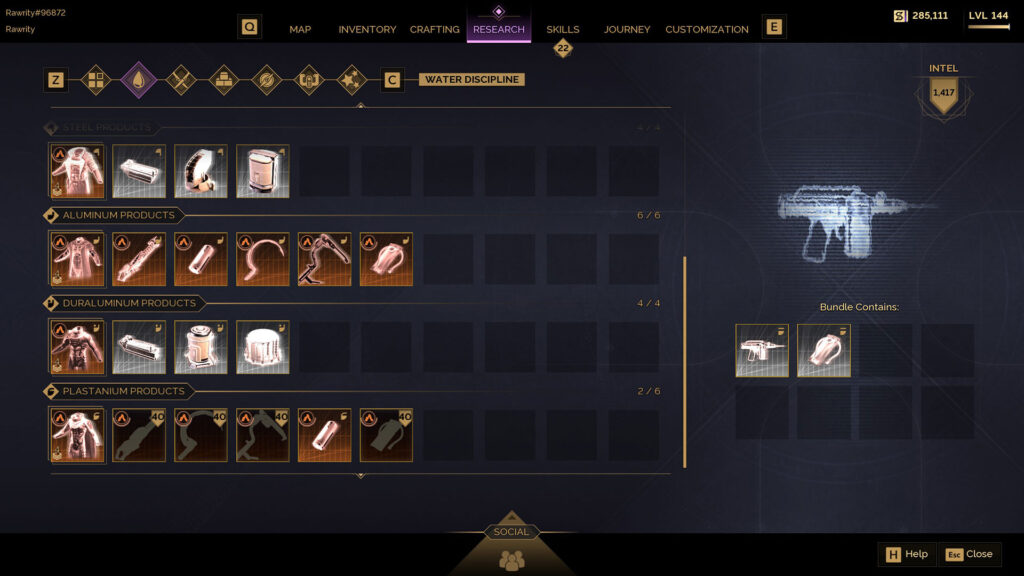This screenshot has width=1024, height=576.
Task: Open the Social panel
Action: (x=511, y=548)
